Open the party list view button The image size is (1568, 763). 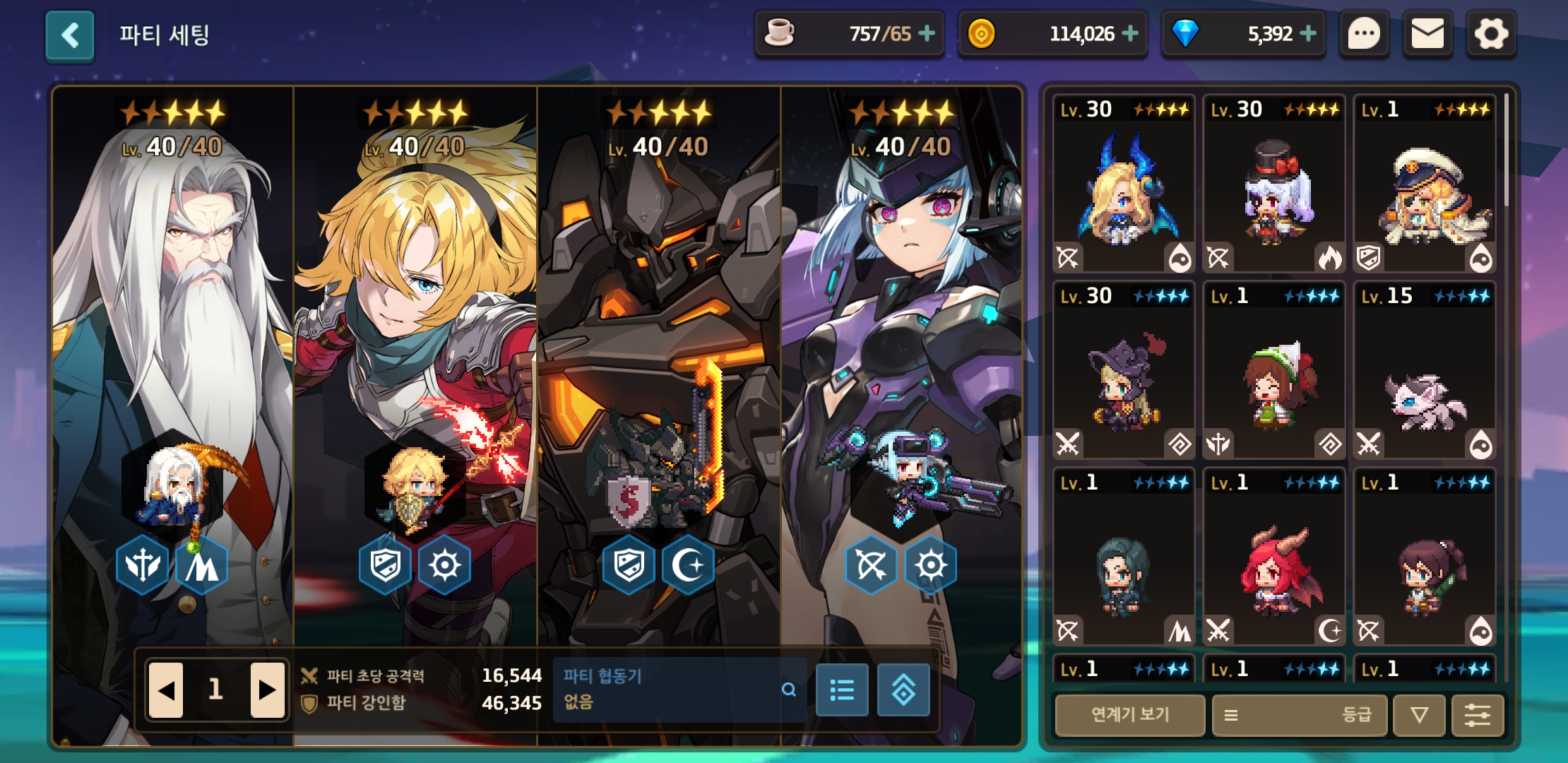point(842,690)
